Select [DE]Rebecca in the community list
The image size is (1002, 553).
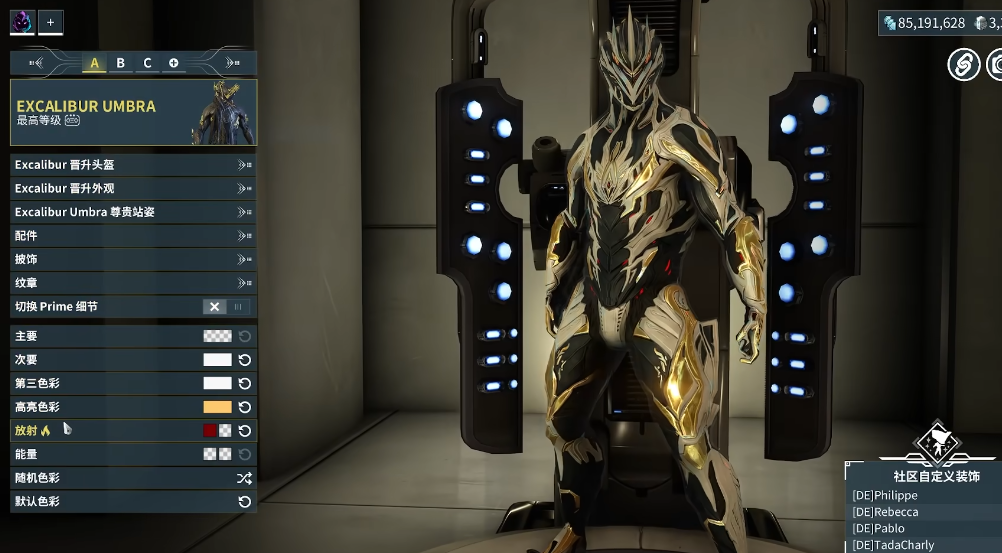point(886,512)
